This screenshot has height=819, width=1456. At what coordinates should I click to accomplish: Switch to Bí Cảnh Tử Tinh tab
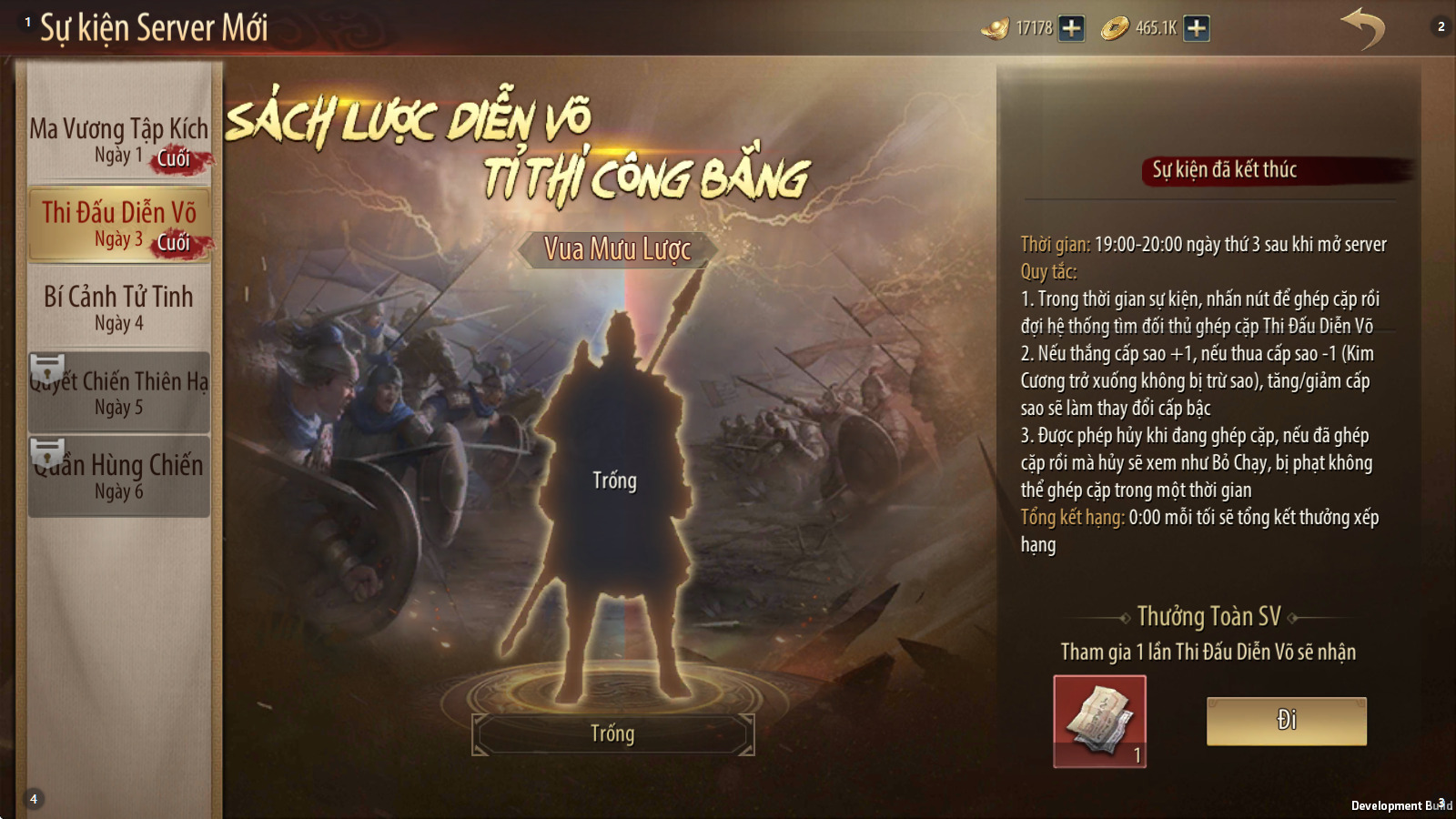pyautogui.click(x=119, y=308)
